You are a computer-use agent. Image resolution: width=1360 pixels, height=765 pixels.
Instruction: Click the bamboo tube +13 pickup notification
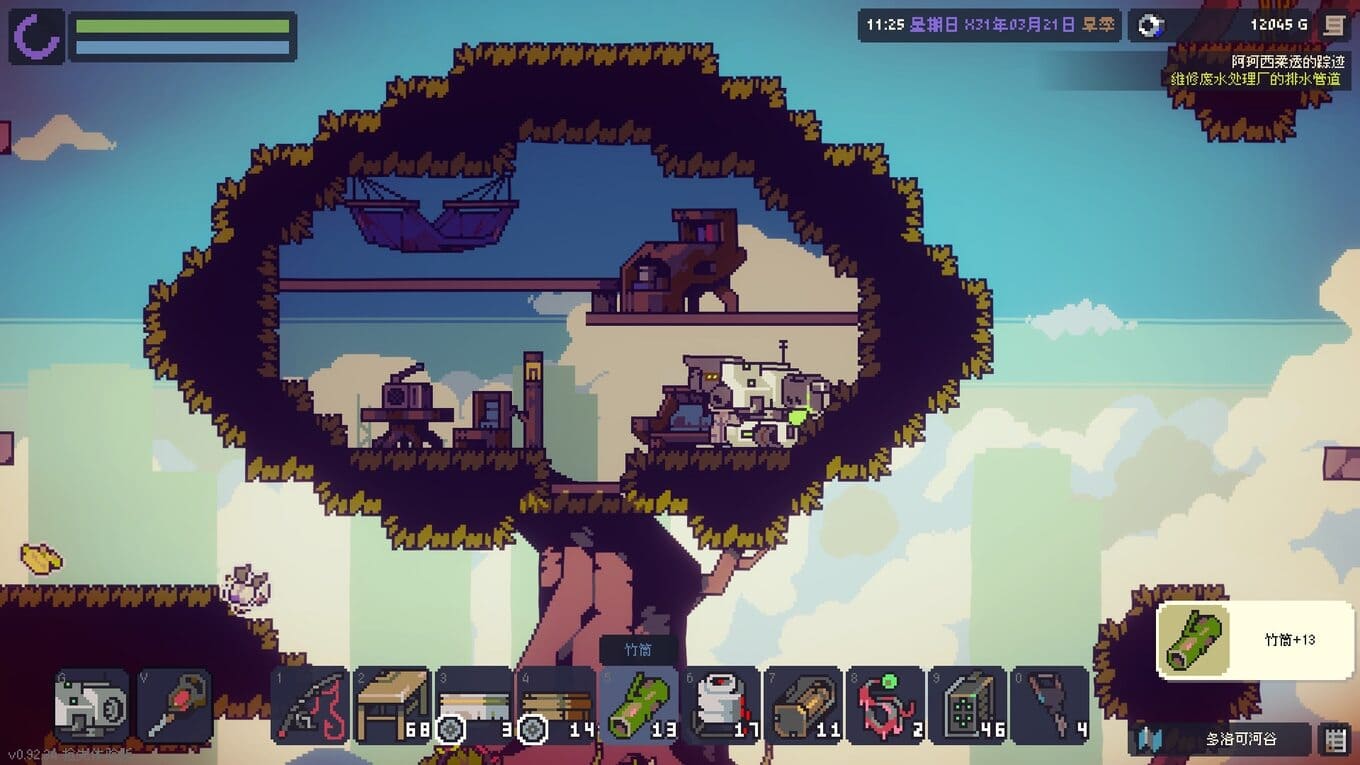coord(1255,640)
